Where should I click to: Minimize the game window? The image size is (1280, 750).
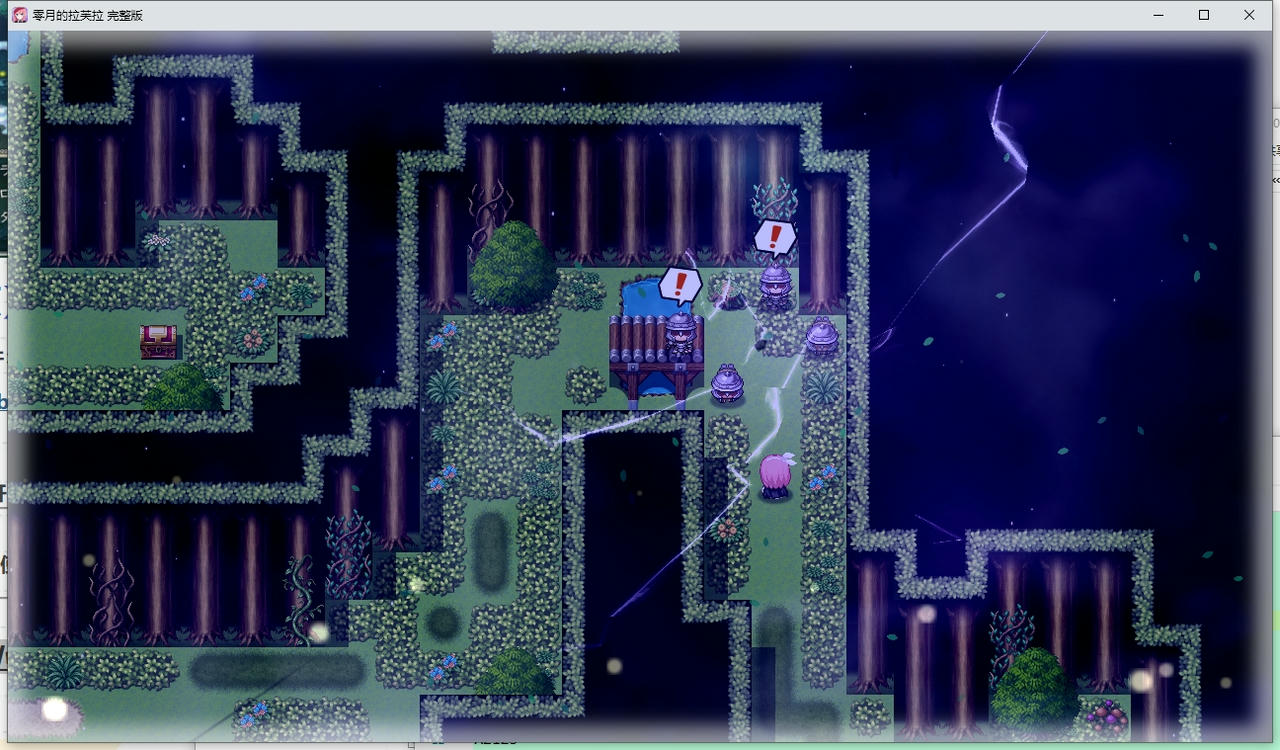1159,15
